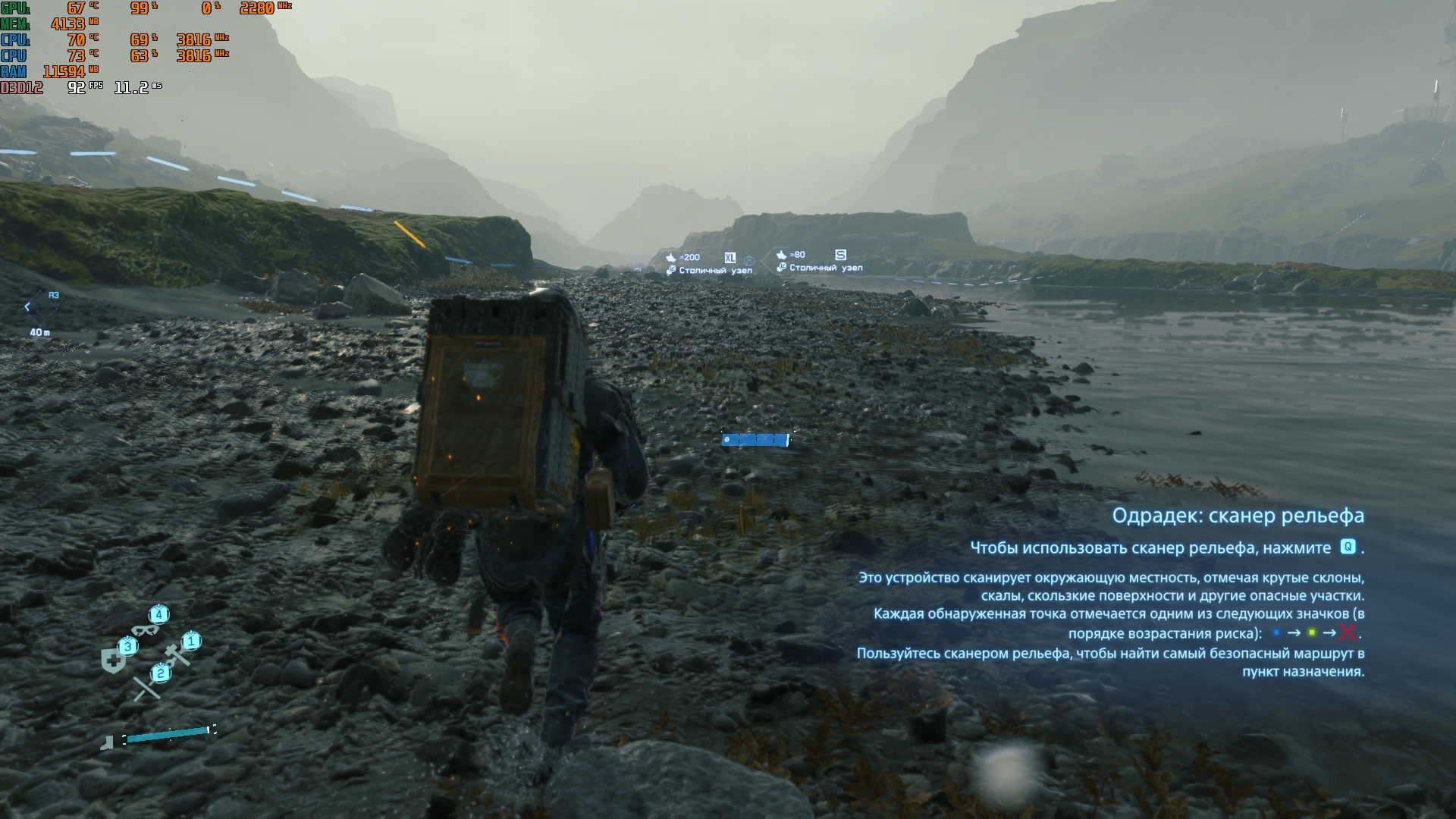Click the diamond waypoint marker showing 40 m
1456x819 pixels.
pos(42,307)
